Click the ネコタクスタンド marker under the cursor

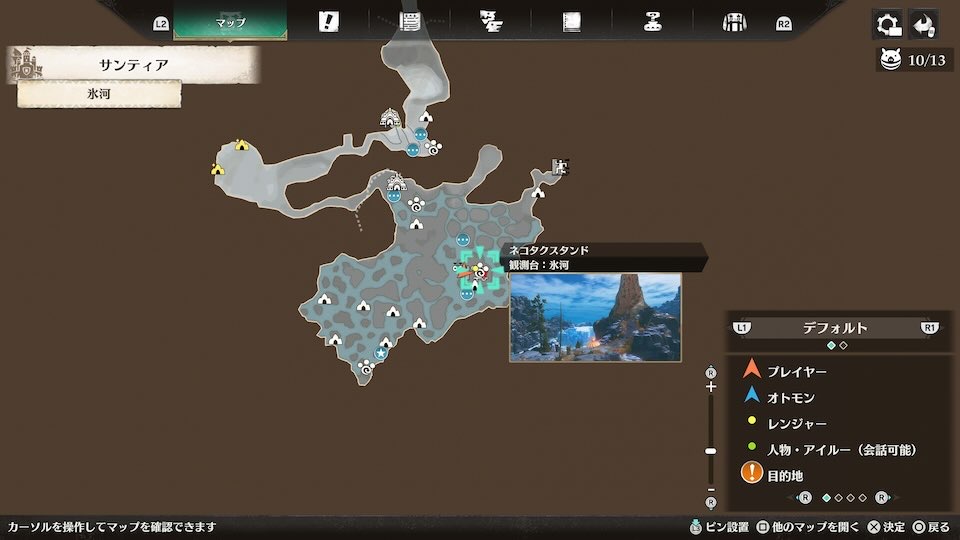[480, 271]
